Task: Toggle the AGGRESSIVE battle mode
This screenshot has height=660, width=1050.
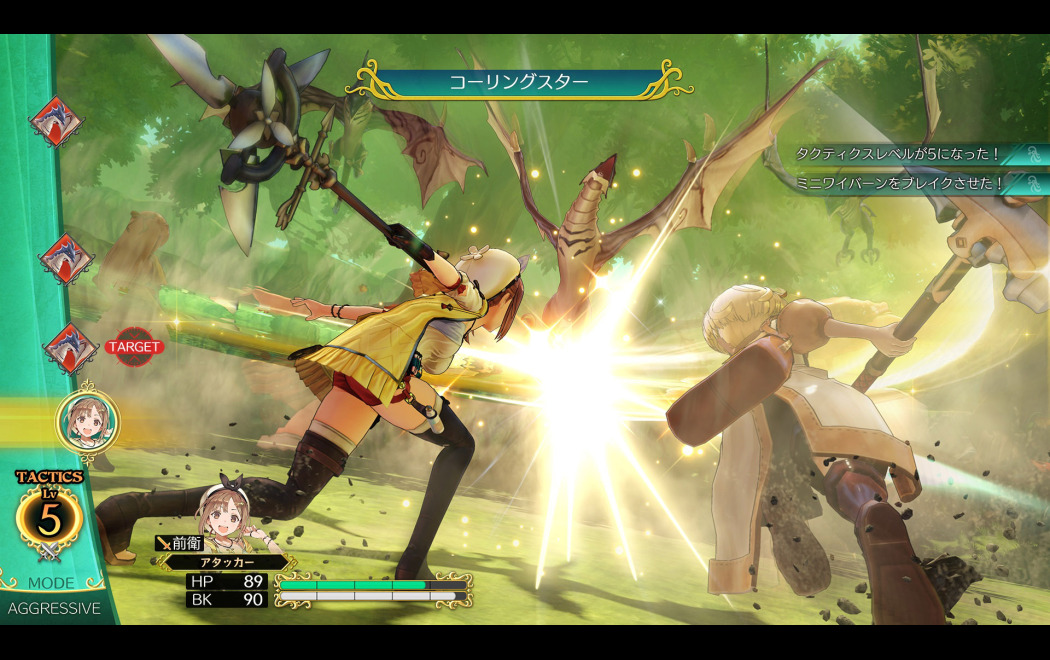Action: (54, 608)
